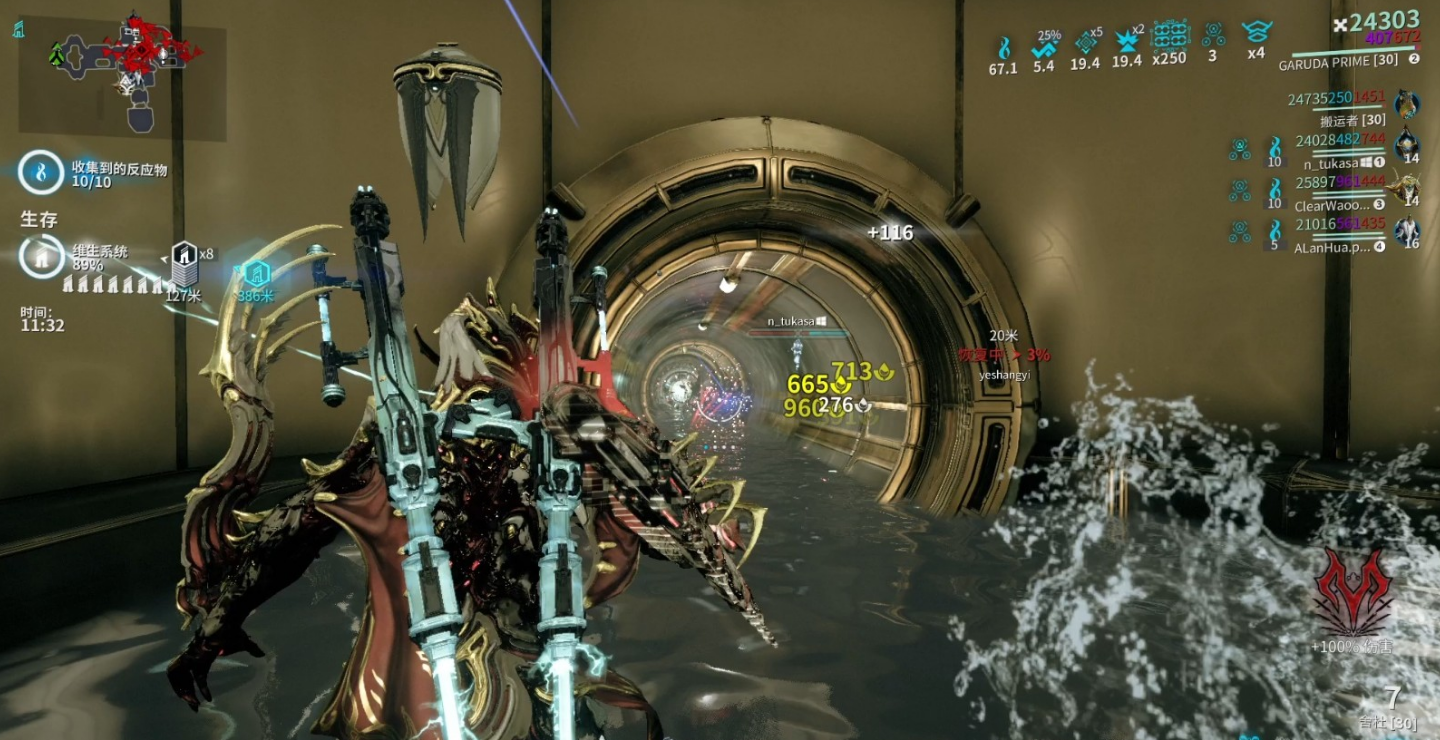Click the x5 diamond buff icon
Viewport: 1440px width, 740px height.
click(x=1085, y=42)
